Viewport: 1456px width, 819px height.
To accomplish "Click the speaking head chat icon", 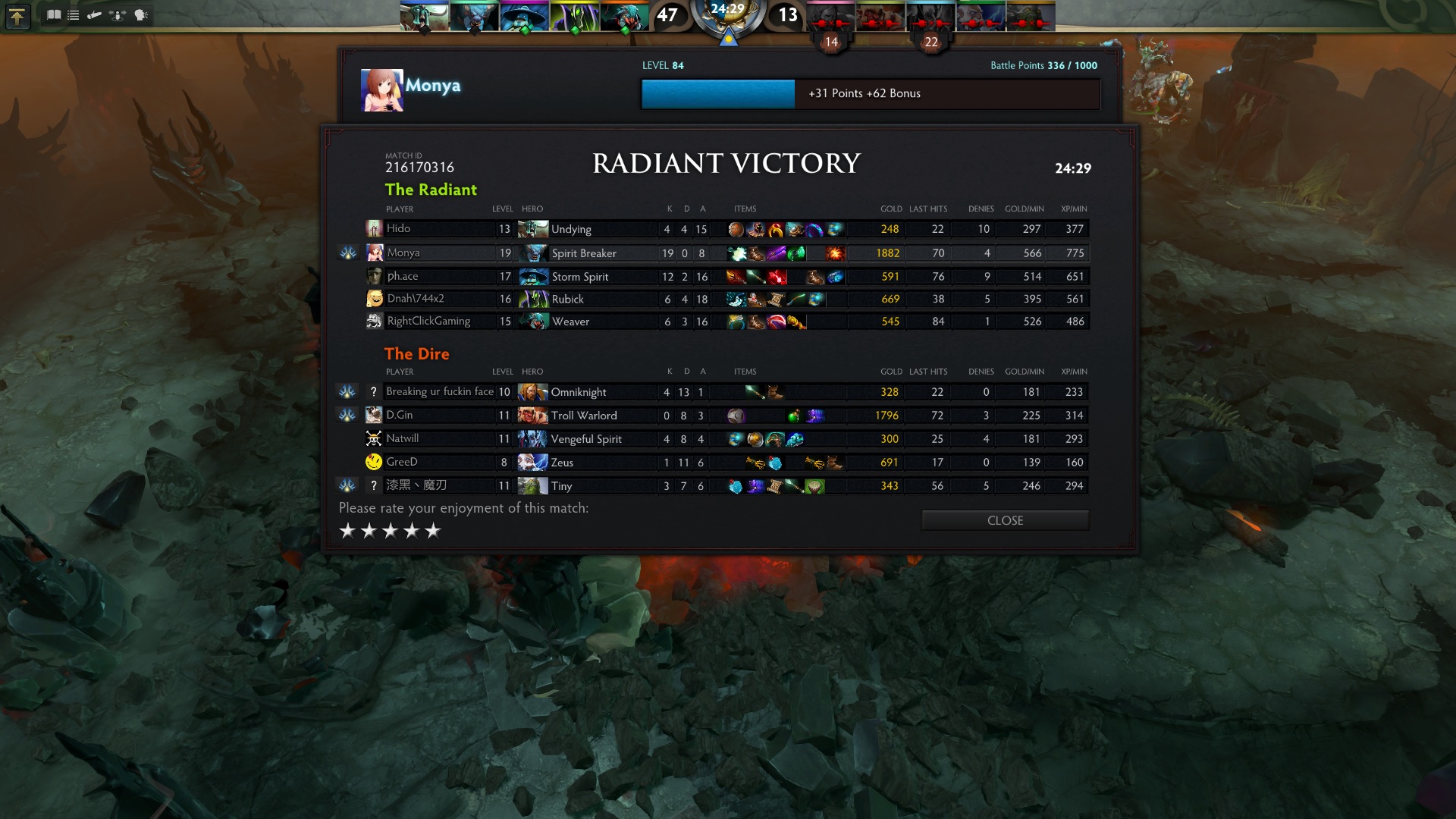I will tap(141, 15).
